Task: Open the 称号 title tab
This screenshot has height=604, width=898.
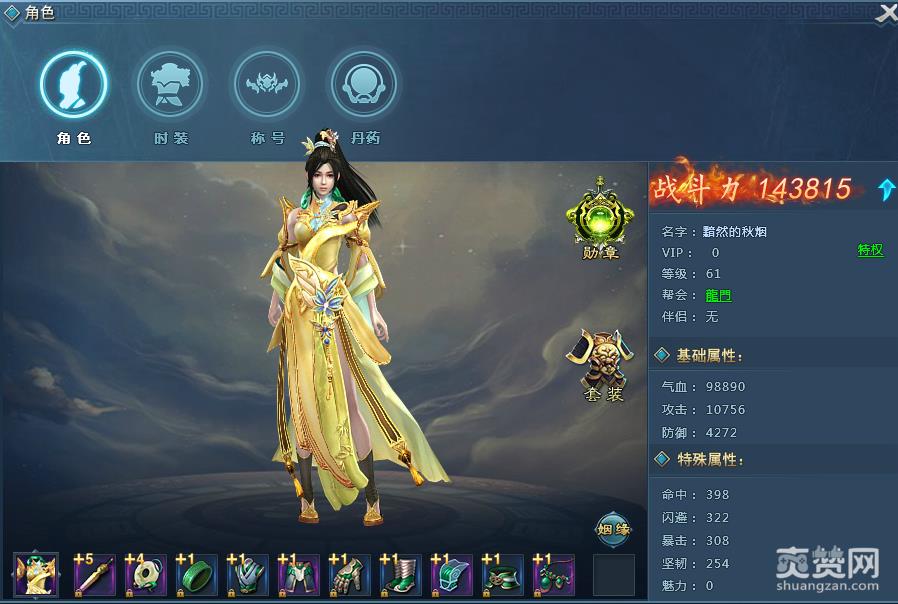Action: [267, 86]
